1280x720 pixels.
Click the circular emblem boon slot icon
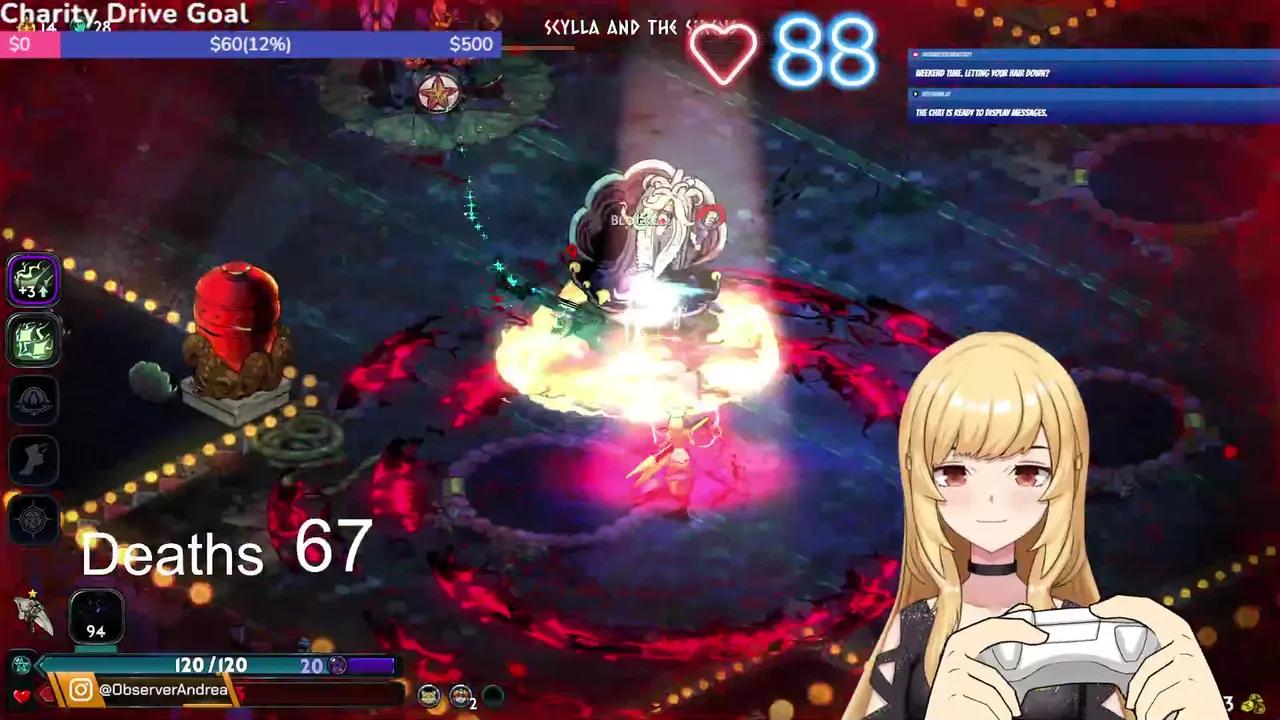tap(33, 400)
